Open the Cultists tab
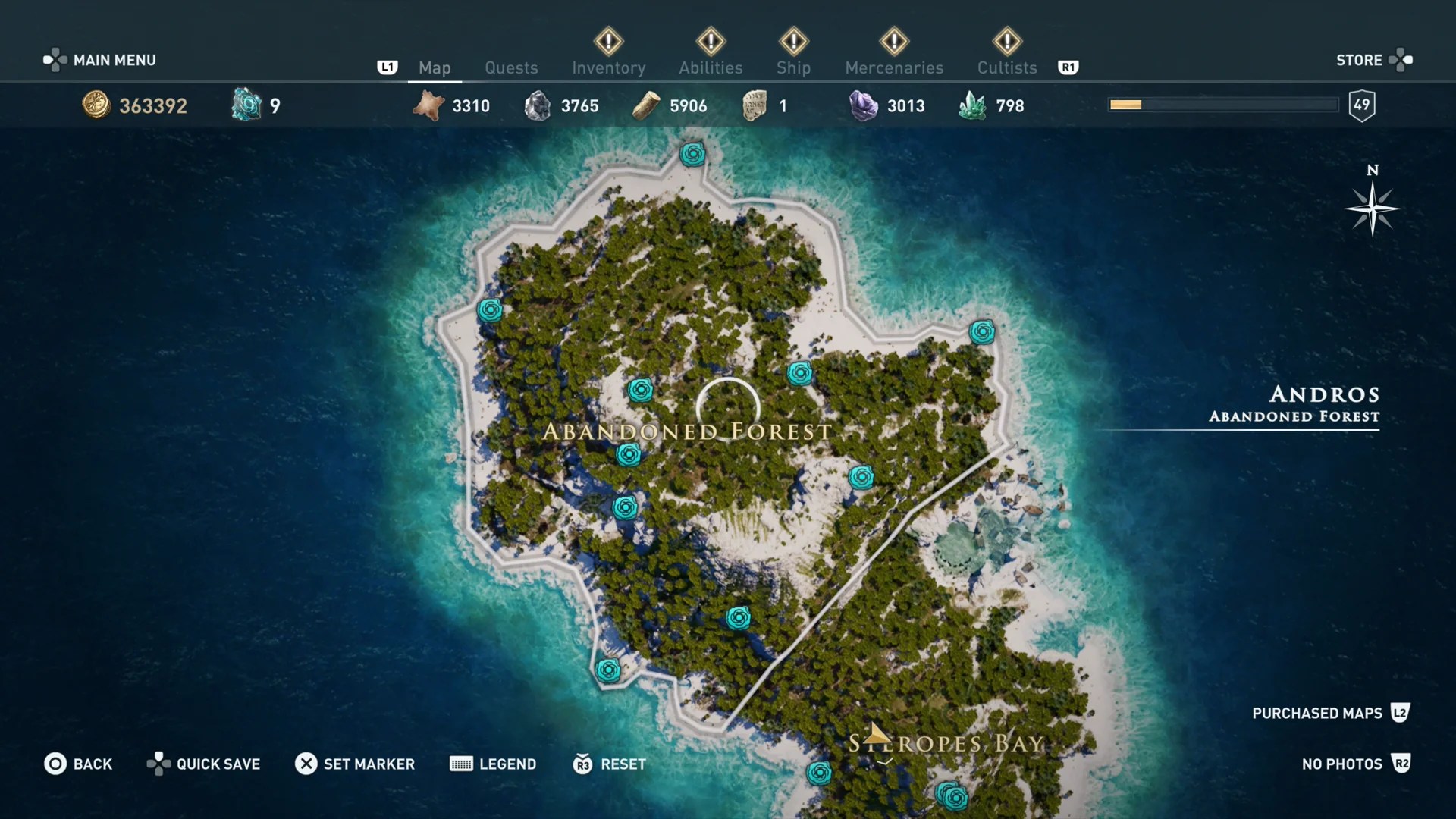Viewport: 1456px width, 819px height. tap(1007, 67)
